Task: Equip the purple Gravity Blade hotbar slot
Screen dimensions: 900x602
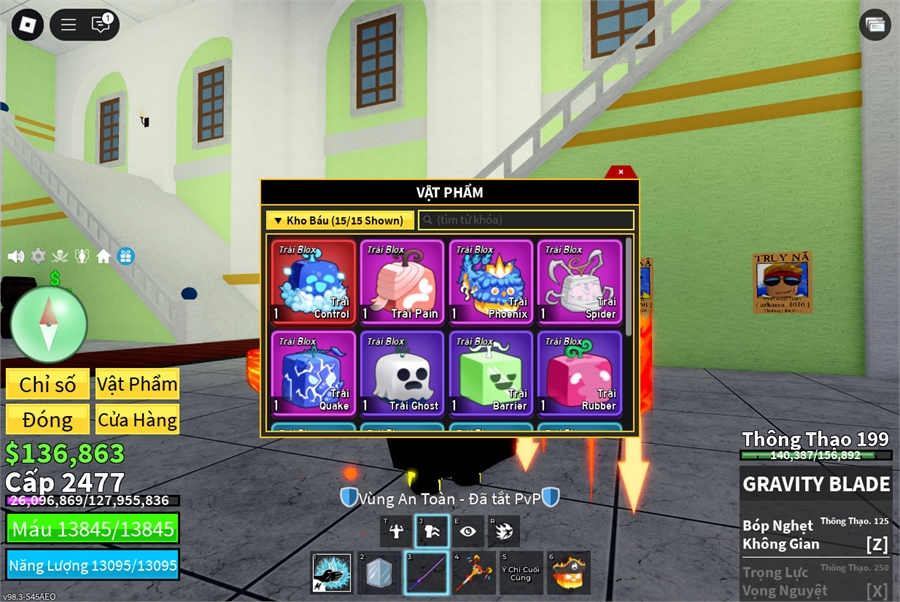Action: 427,573
